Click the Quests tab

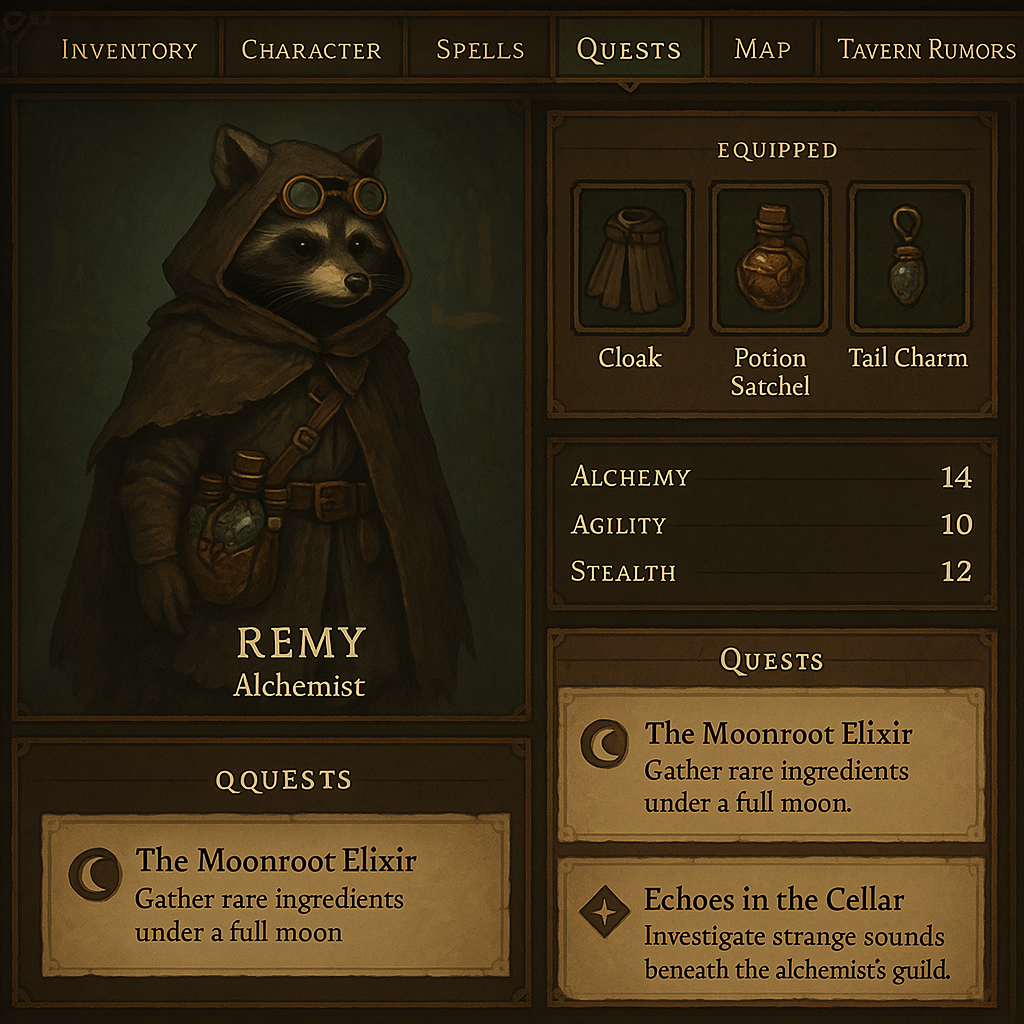(629, 49)
